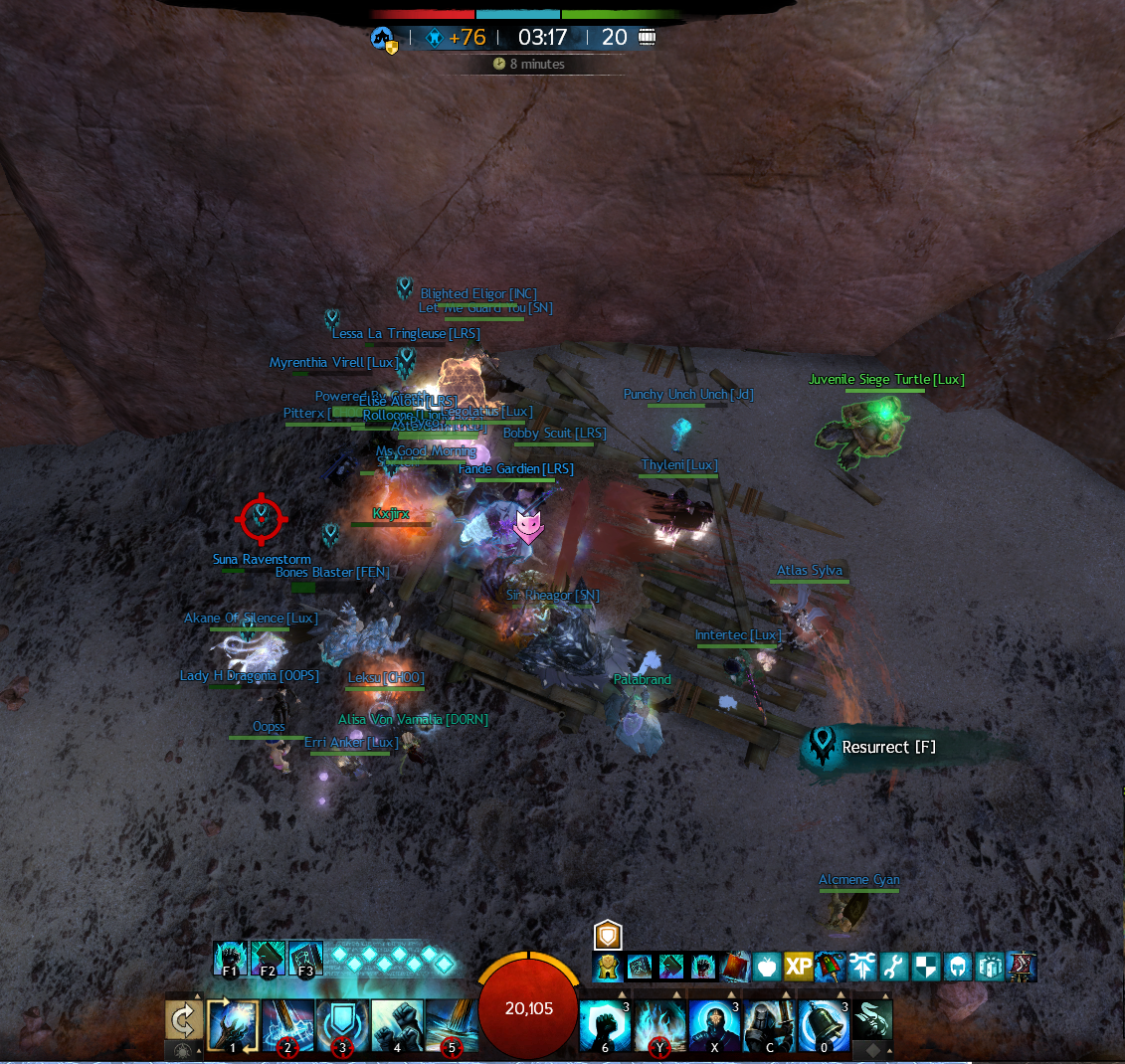Ring the bell elite skill
Viewport: 1125px width, 1064px height.
click(824, 1025)
